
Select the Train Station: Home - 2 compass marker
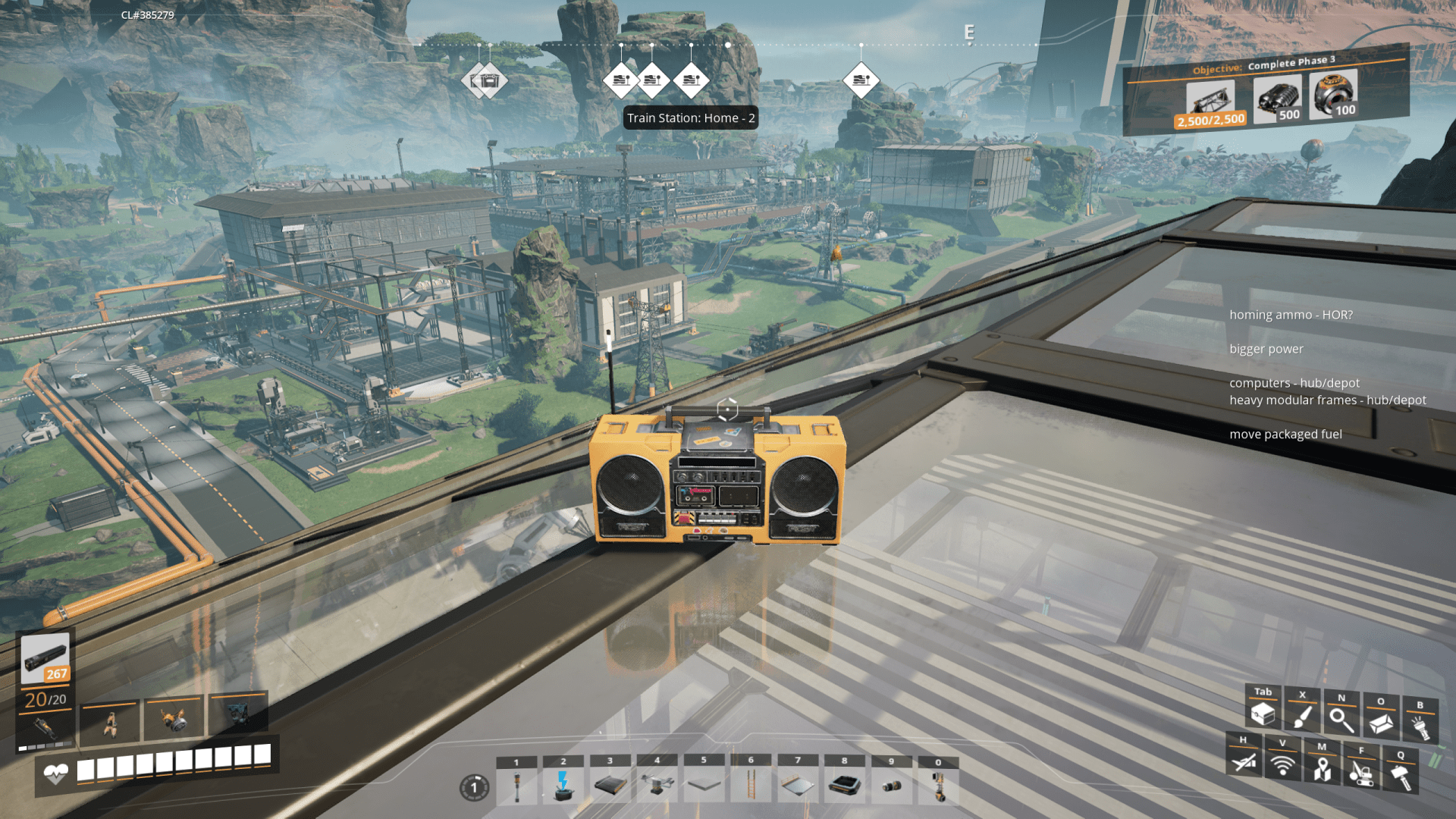[692, 80]
